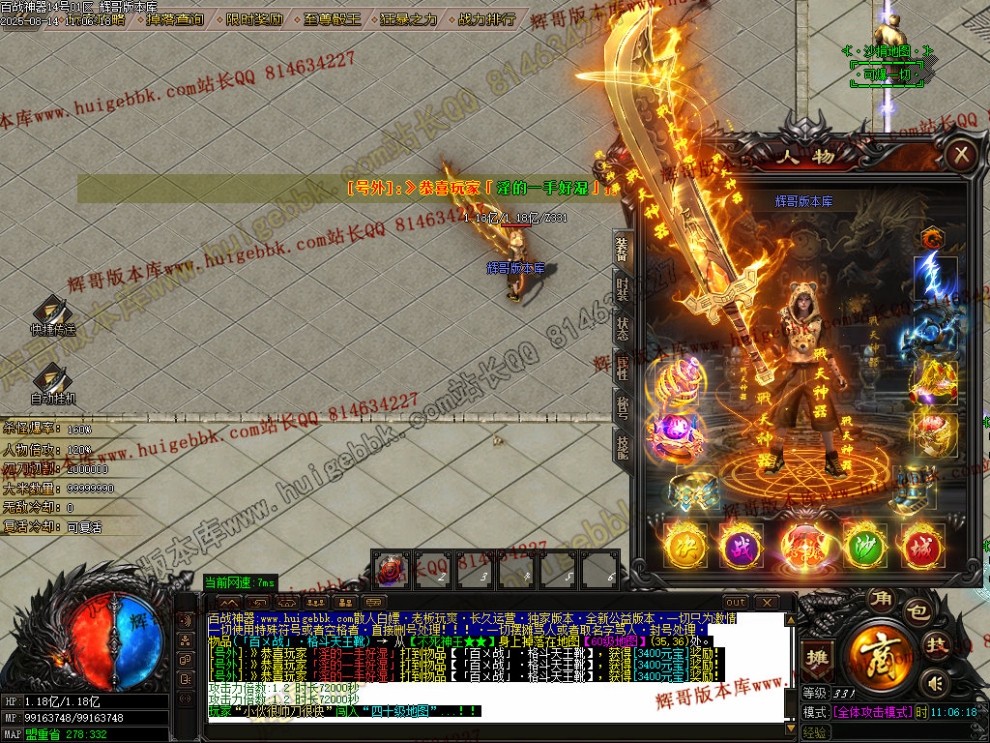Open the 掉落查询 drop lookup menu

(174, 19)
